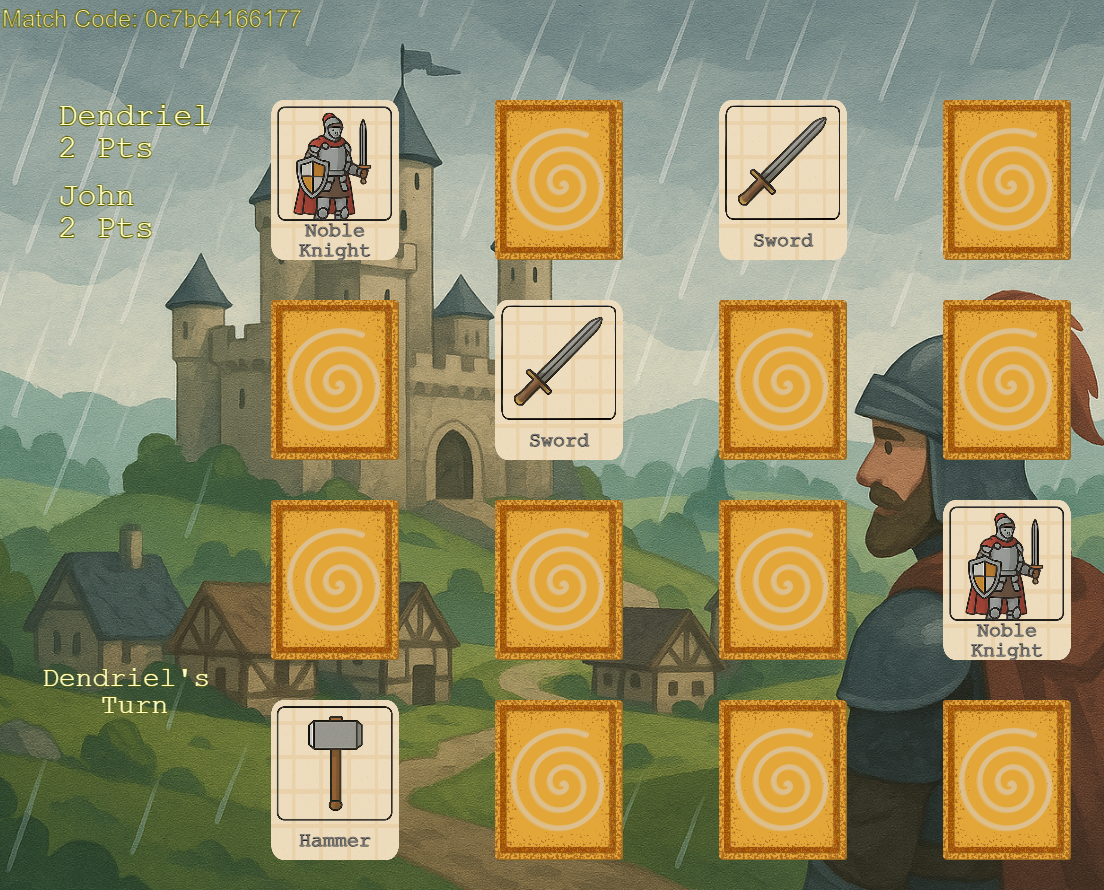This screenshot has width=1104, height=890.
Task: Pick the Sword card overlapping the castle wall
Action: point(559,379)
